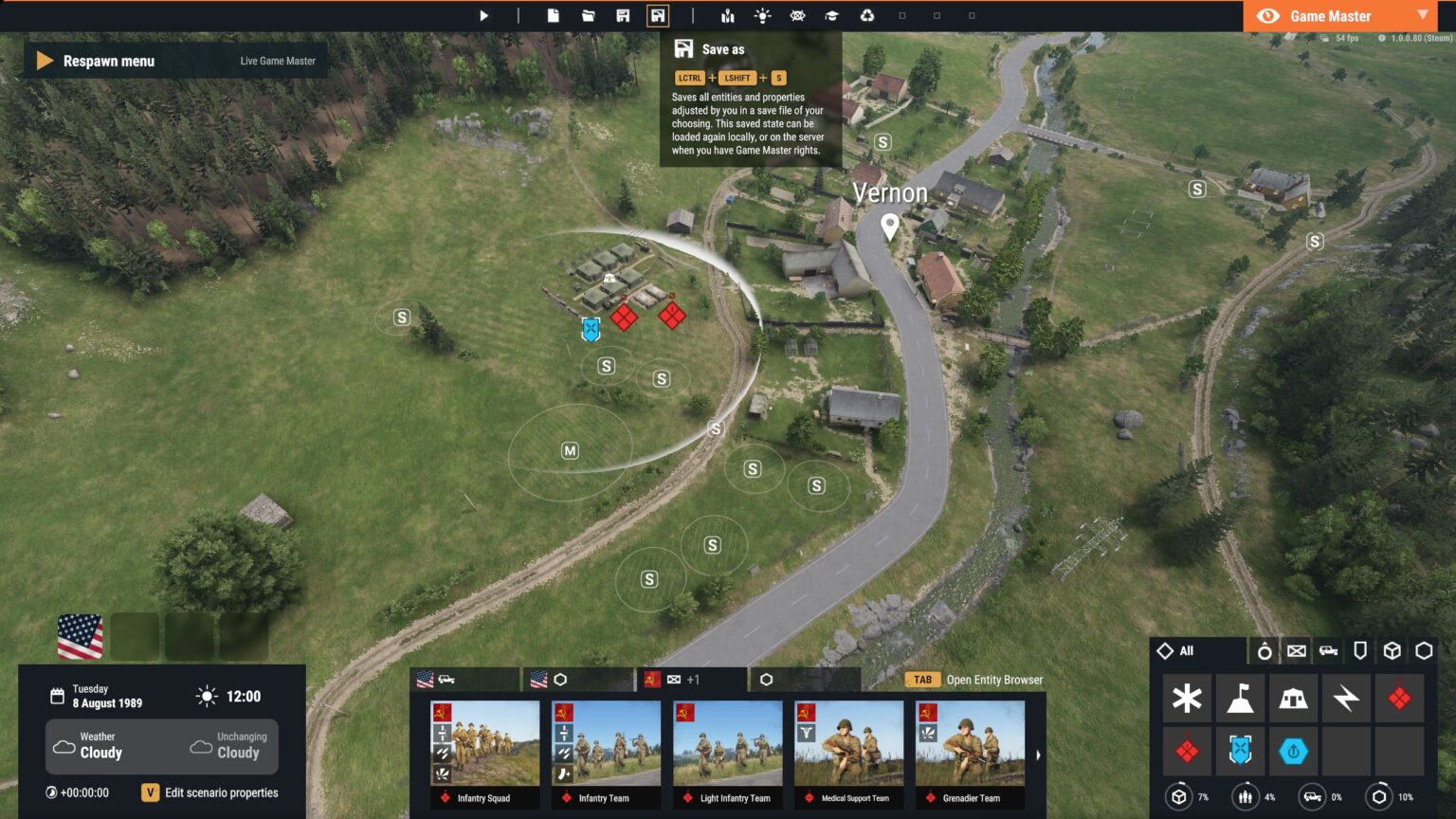This screenshot has height=819, width=1456.
Task: Open the Game Master dropdown at top right
Action: coord(1422,15)
